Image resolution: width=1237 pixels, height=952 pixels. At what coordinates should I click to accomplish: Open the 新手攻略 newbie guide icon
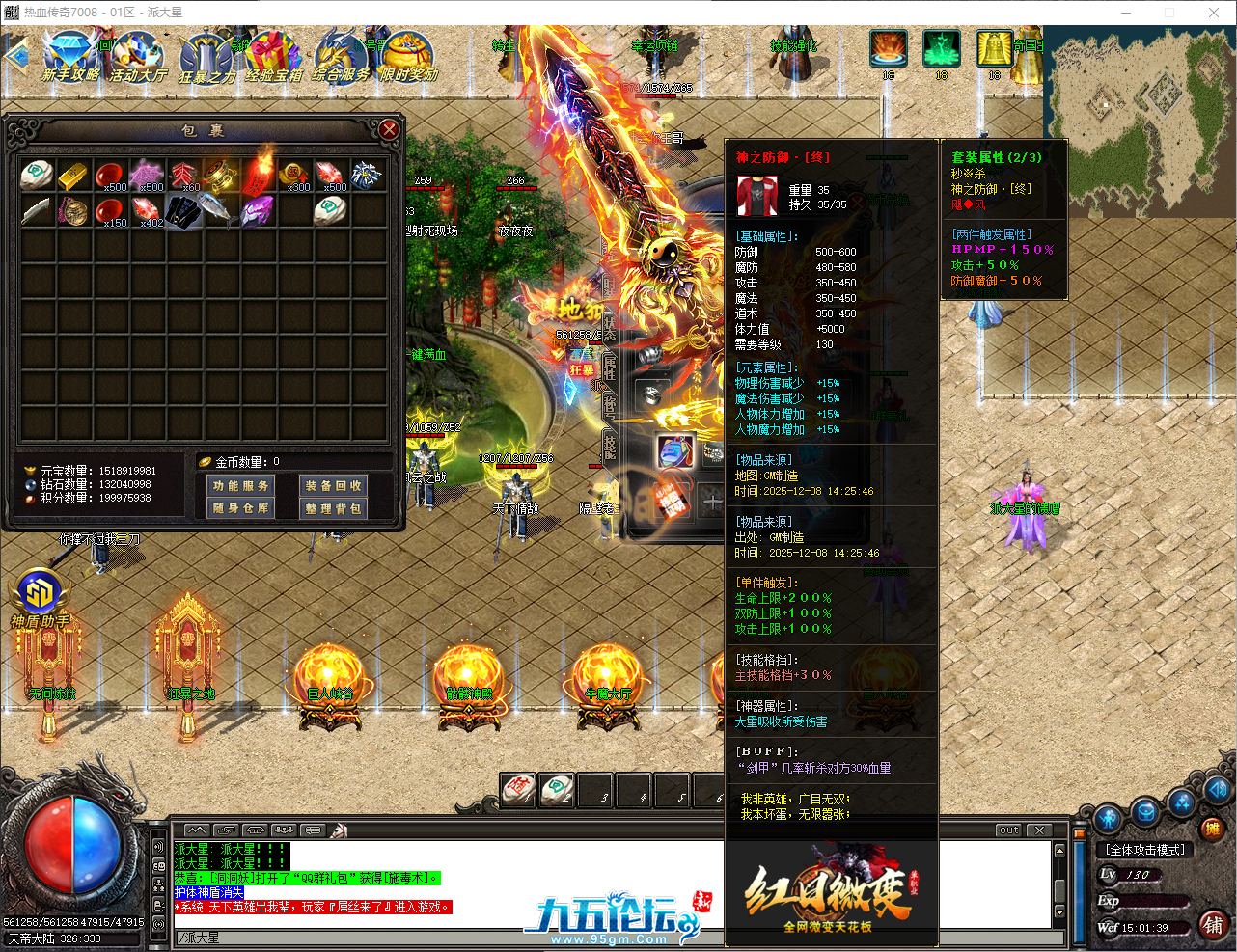[69, 53]
